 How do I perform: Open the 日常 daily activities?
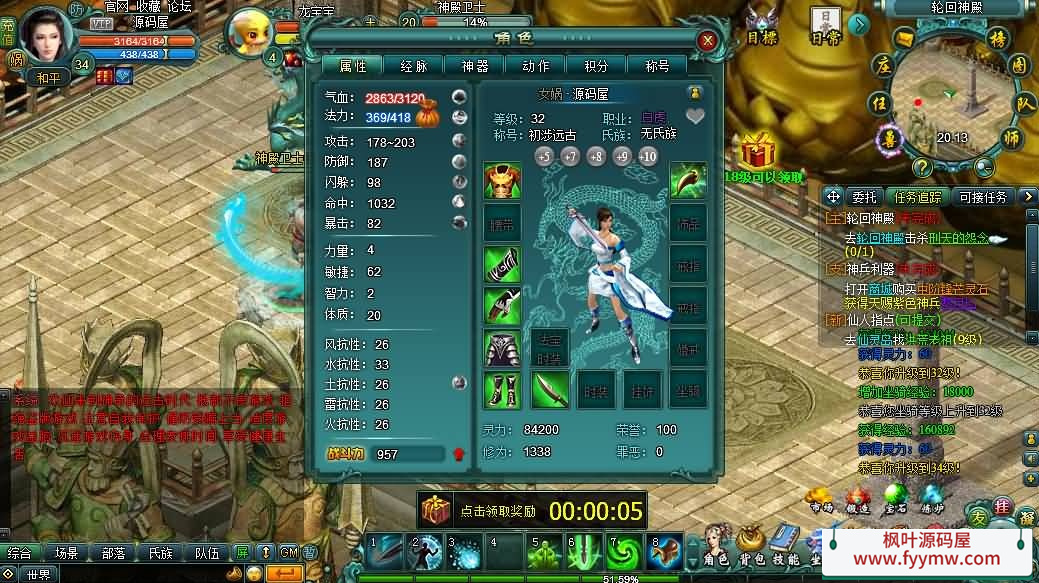tap(823, 23)
